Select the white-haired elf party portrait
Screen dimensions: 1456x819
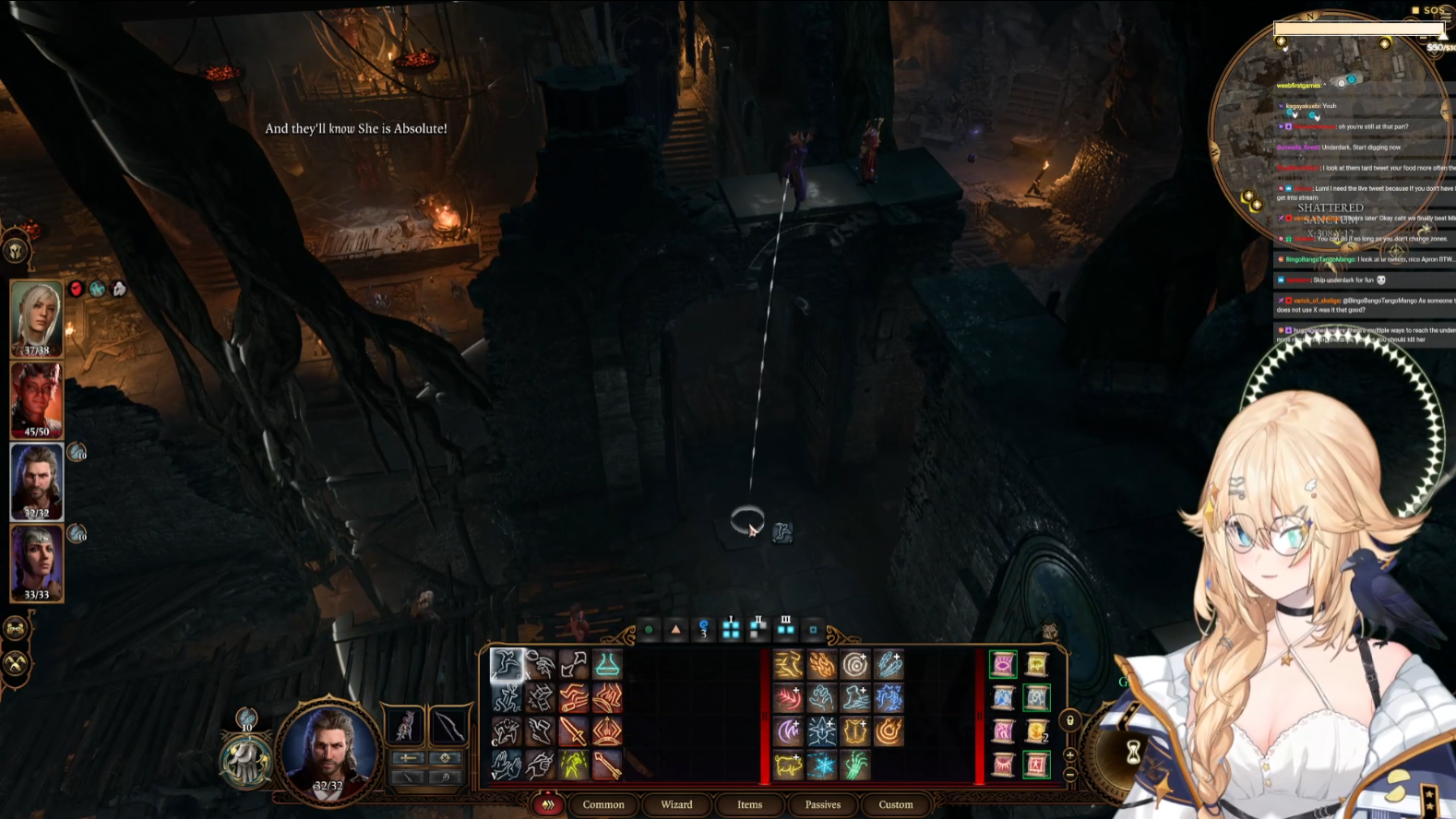(36, 318)
